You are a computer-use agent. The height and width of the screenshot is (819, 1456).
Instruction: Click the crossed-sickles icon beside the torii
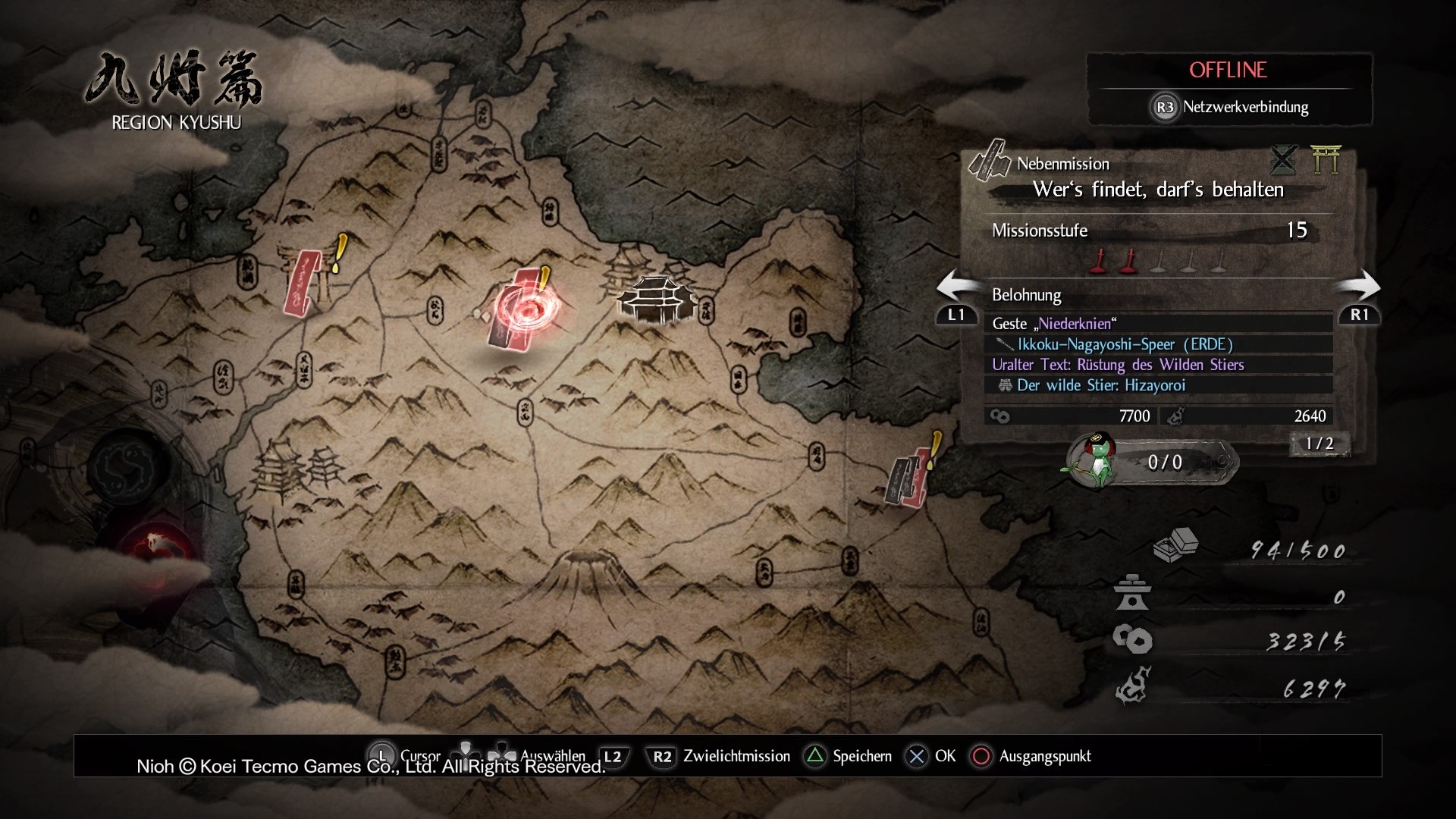1283,161
